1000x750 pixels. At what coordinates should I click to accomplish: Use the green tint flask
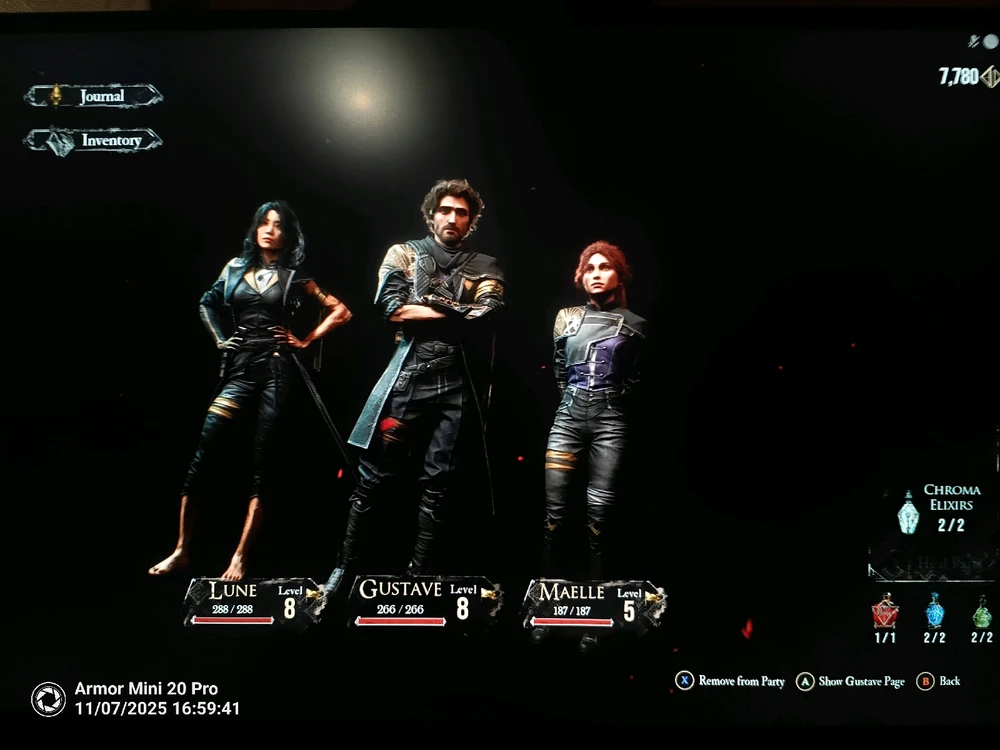(x=981, y=612)
